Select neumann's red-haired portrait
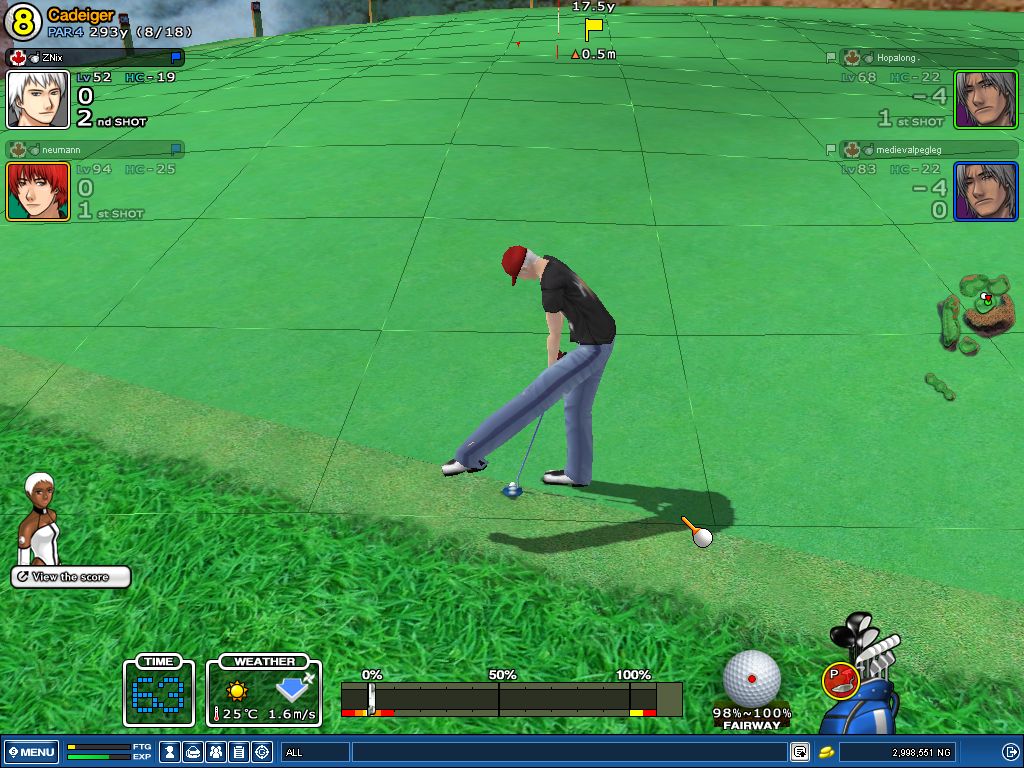 pyautogui.click(x=38, y=191)
